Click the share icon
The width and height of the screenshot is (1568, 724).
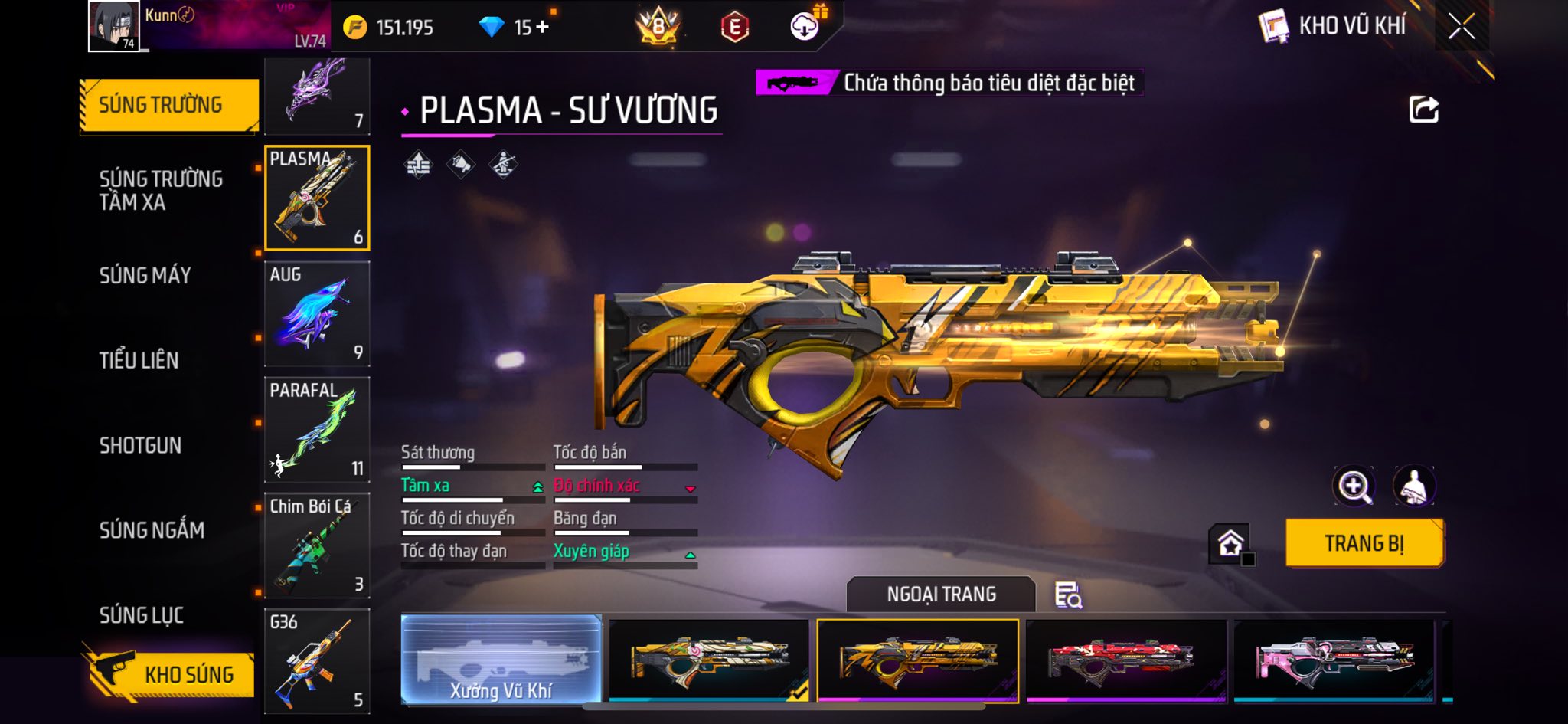[1423, 110]
